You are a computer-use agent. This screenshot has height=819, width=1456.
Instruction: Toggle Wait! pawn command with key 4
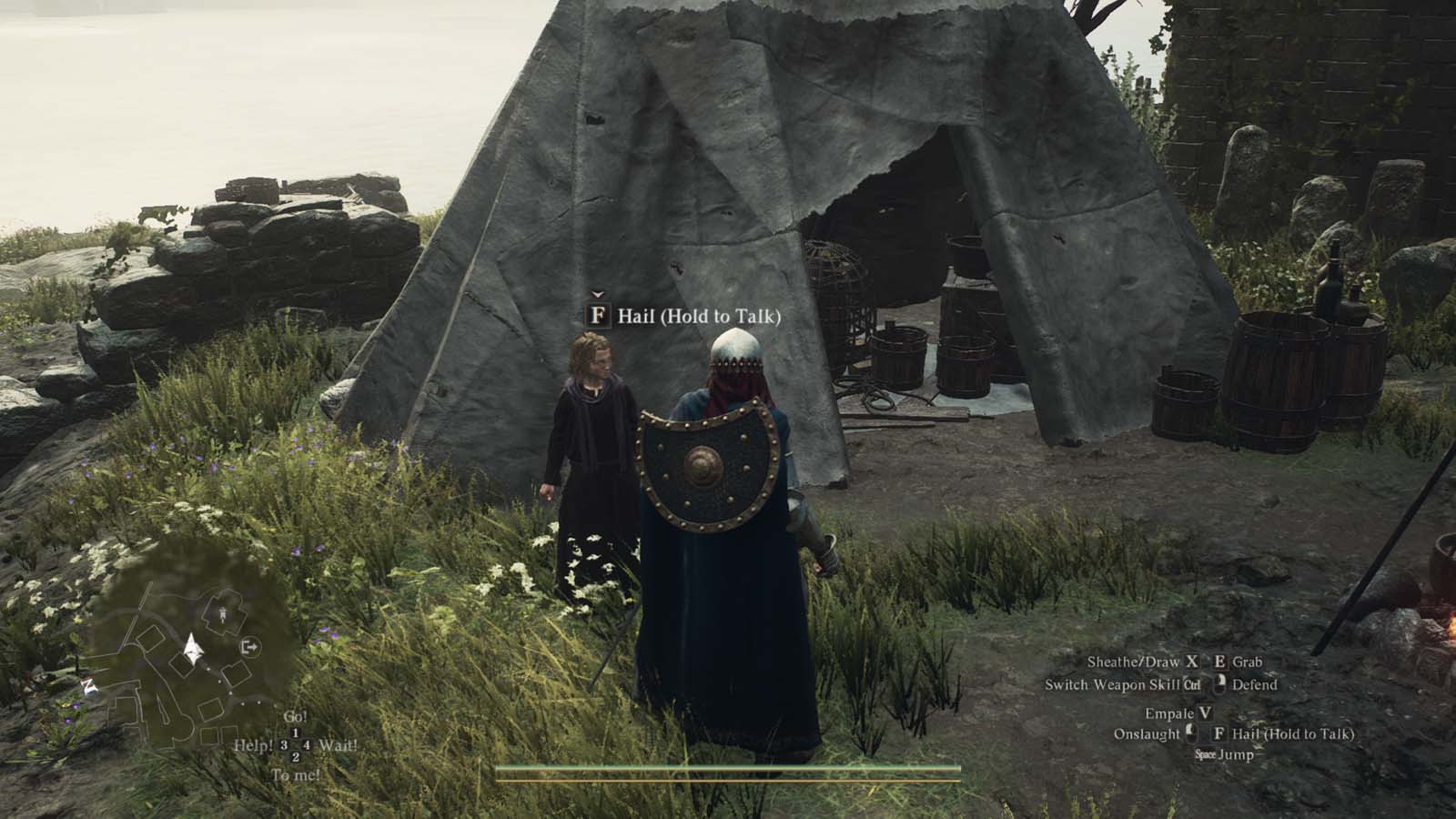[x=307, y=744]
